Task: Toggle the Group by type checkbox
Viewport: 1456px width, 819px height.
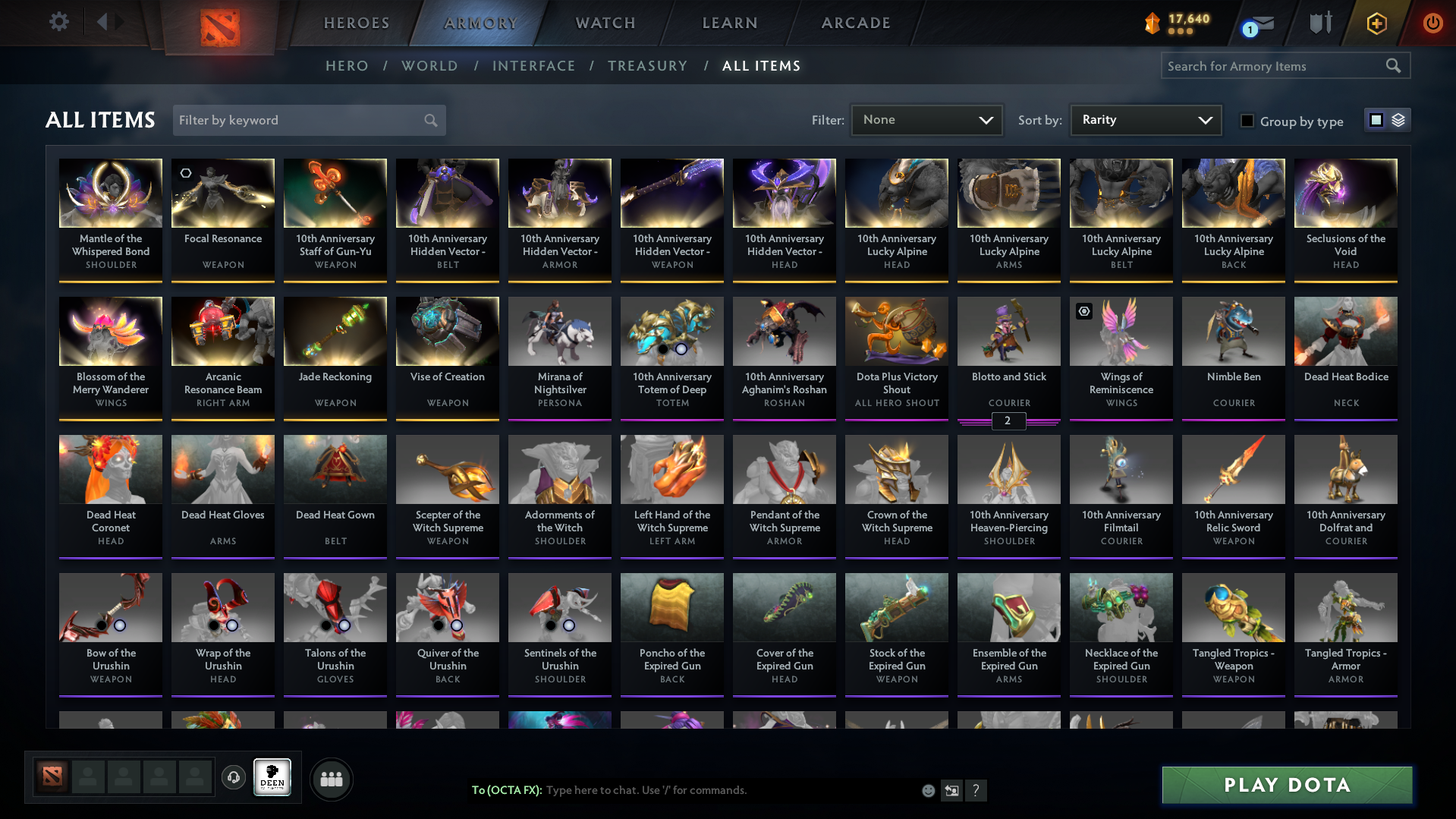Action: 1247,120
